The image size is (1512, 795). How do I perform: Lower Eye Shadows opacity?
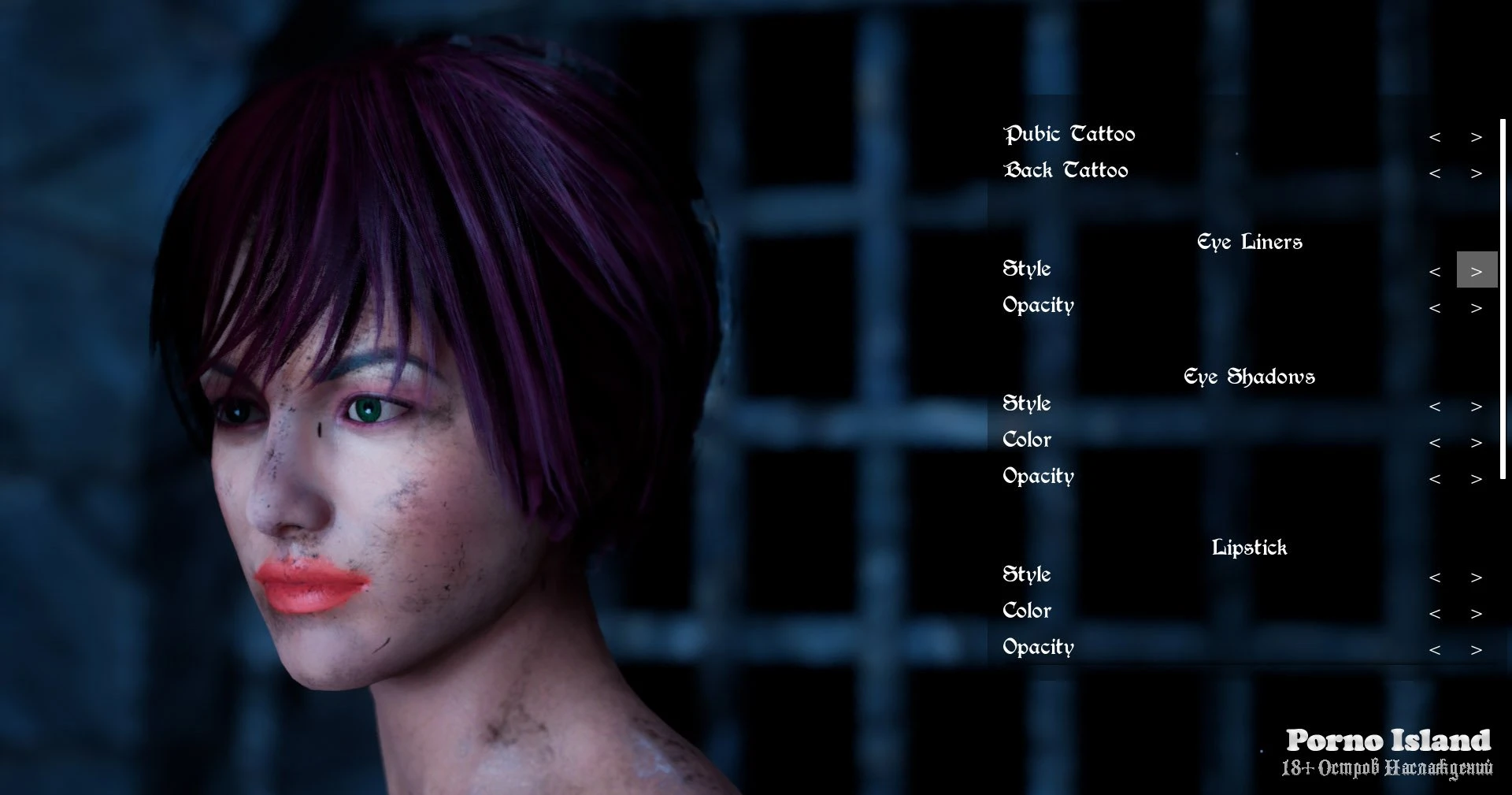click(1435, 479)
